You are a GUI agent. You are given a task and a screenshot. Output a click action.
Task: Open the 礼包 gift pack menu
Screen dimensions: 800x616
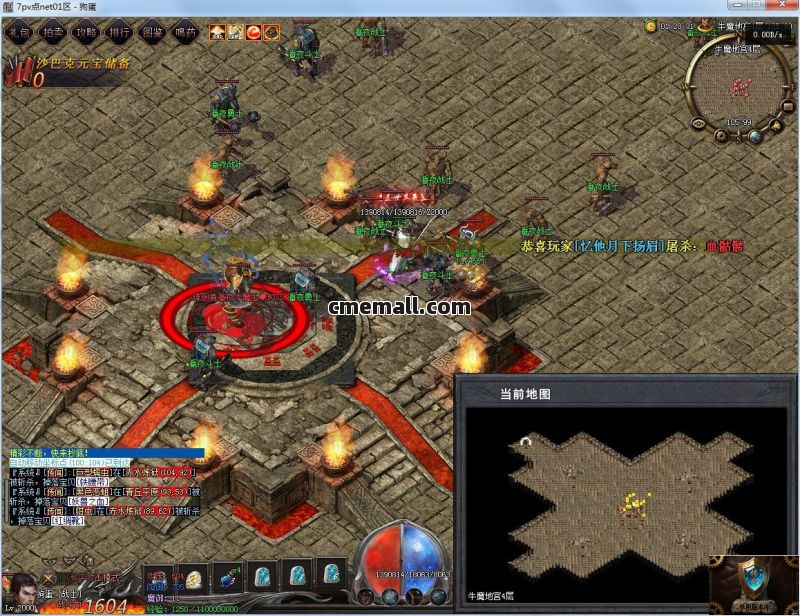coord(18,32)
